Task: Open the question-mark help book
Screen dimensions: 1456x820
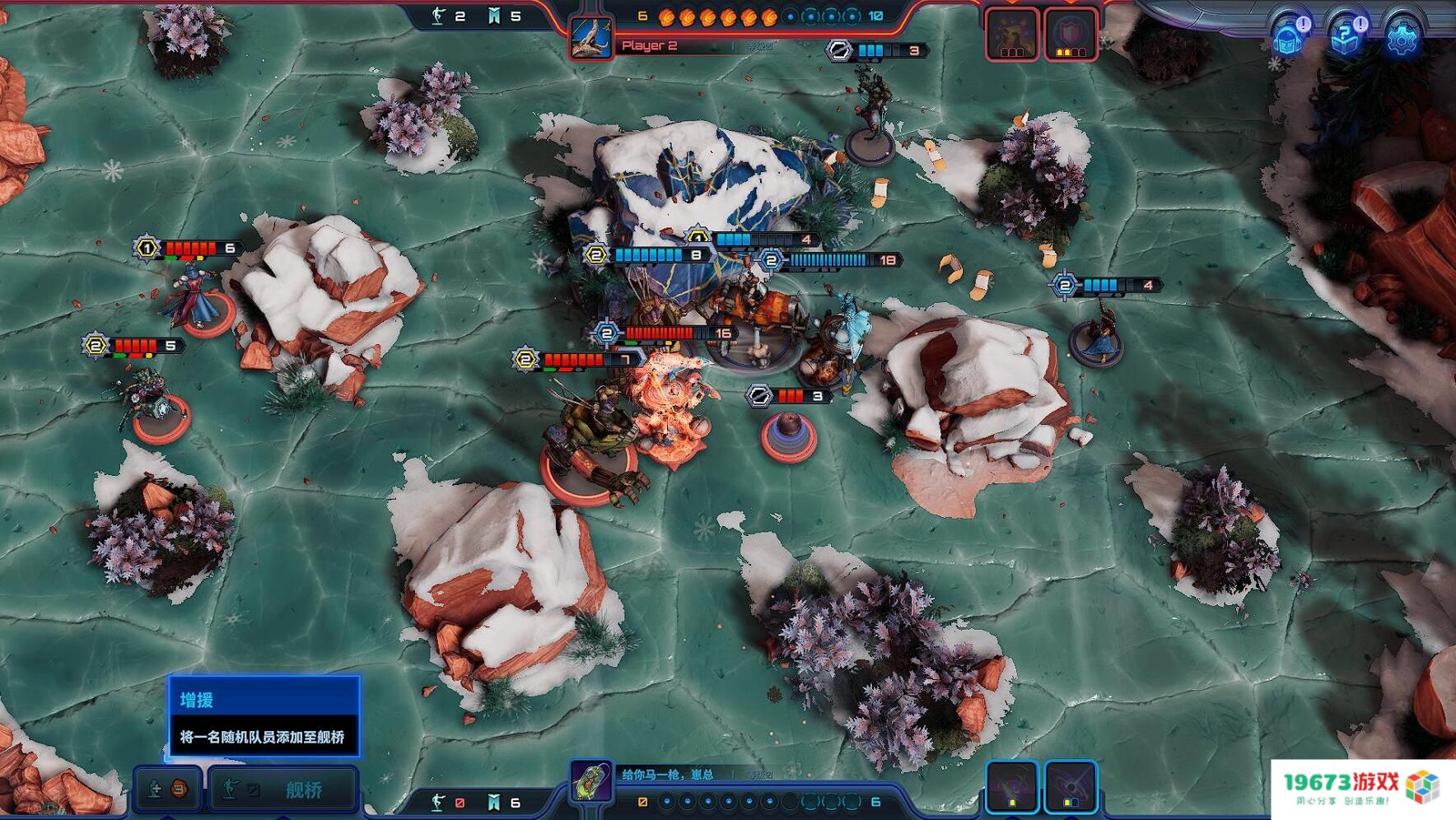Action: [x=1346, y=37]
